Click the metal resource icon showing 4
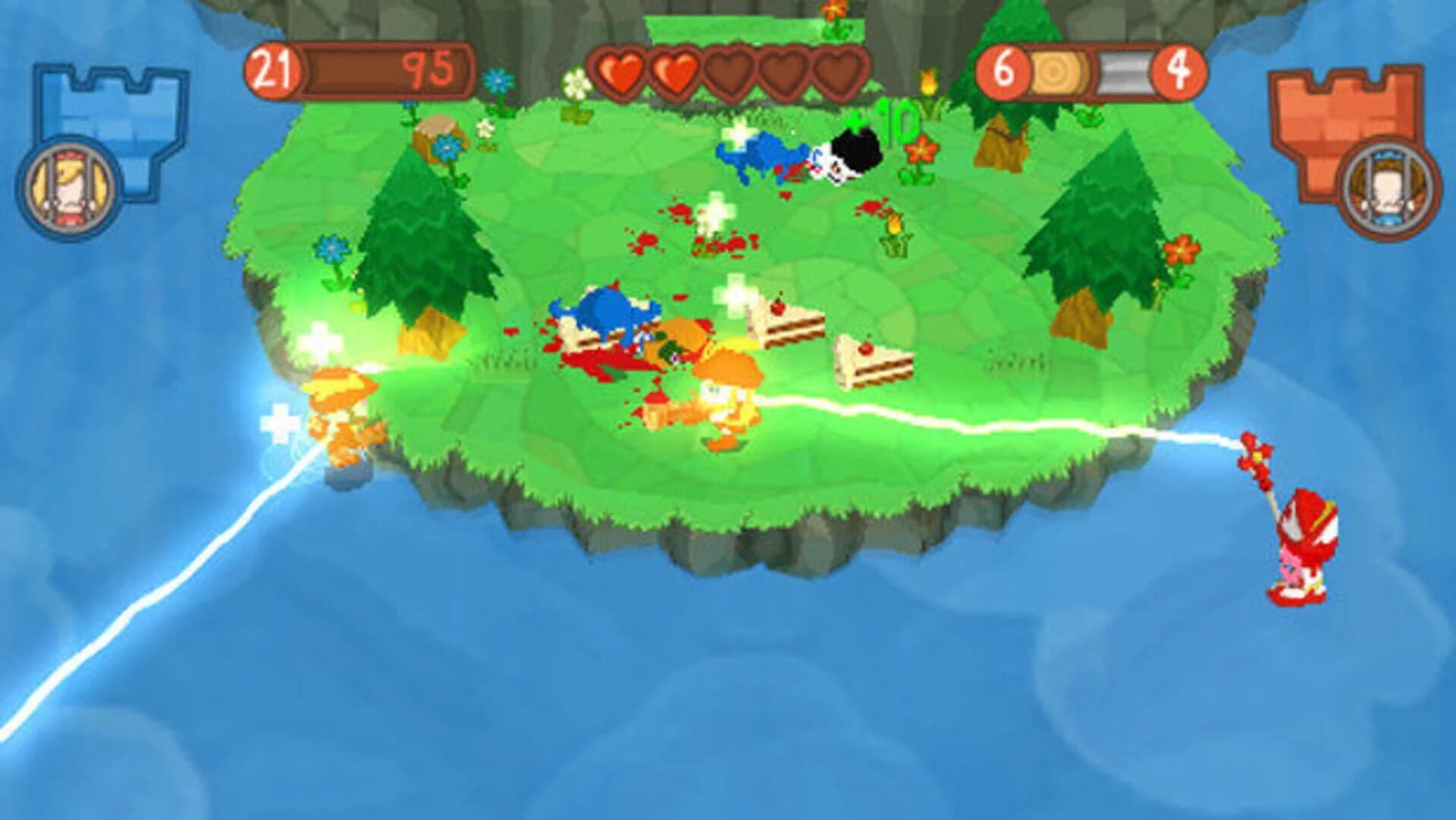The width and height of the screenshot is (1456, 820). 1124,71
